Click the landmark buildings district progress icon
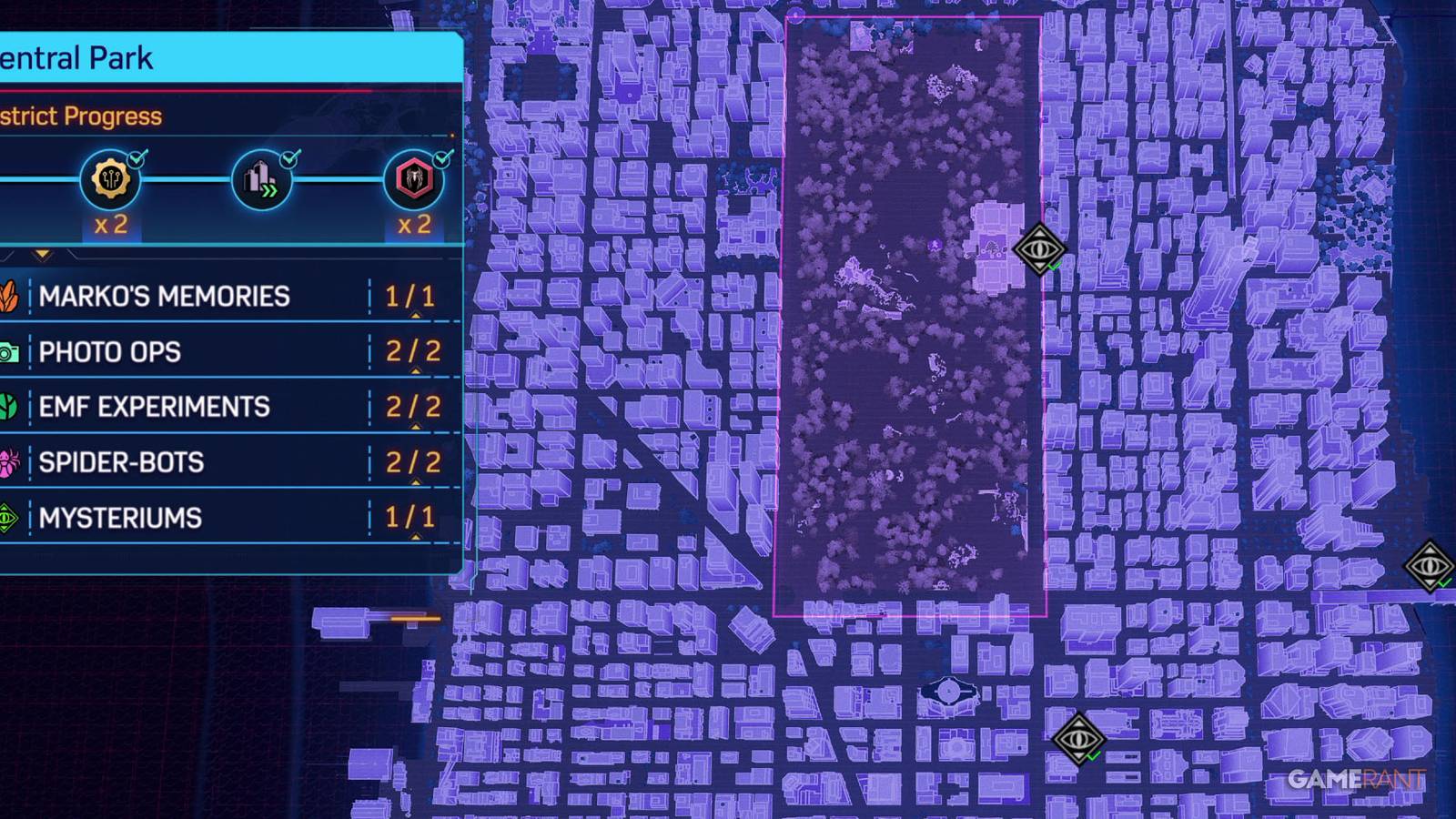Image resolution: width=1456 pixels, height=819 pixels. pos(261,180)
